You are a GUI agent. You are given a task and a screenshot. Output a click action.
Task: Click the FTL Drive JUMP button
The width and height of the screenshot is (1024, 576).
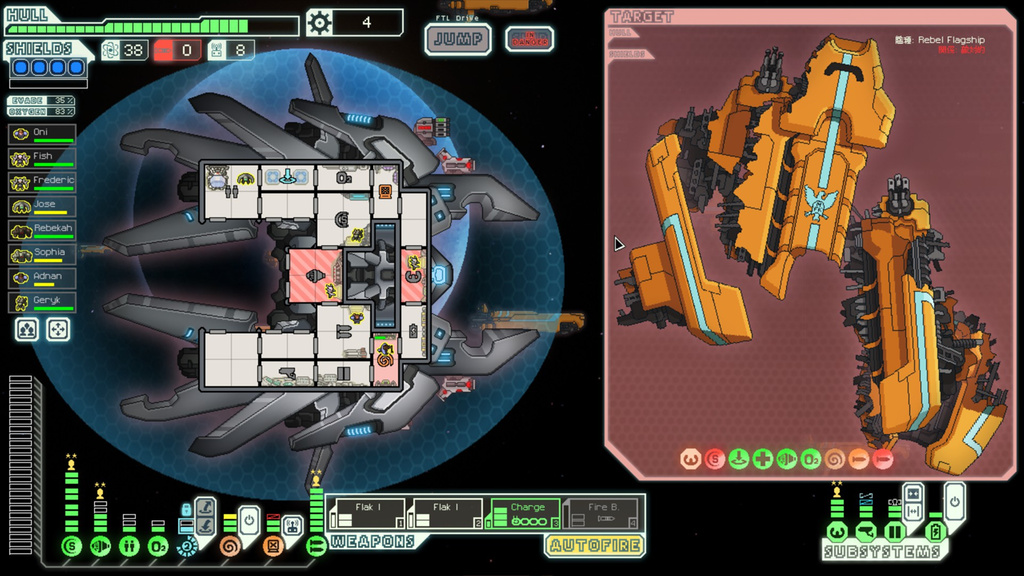click(457, 40)
